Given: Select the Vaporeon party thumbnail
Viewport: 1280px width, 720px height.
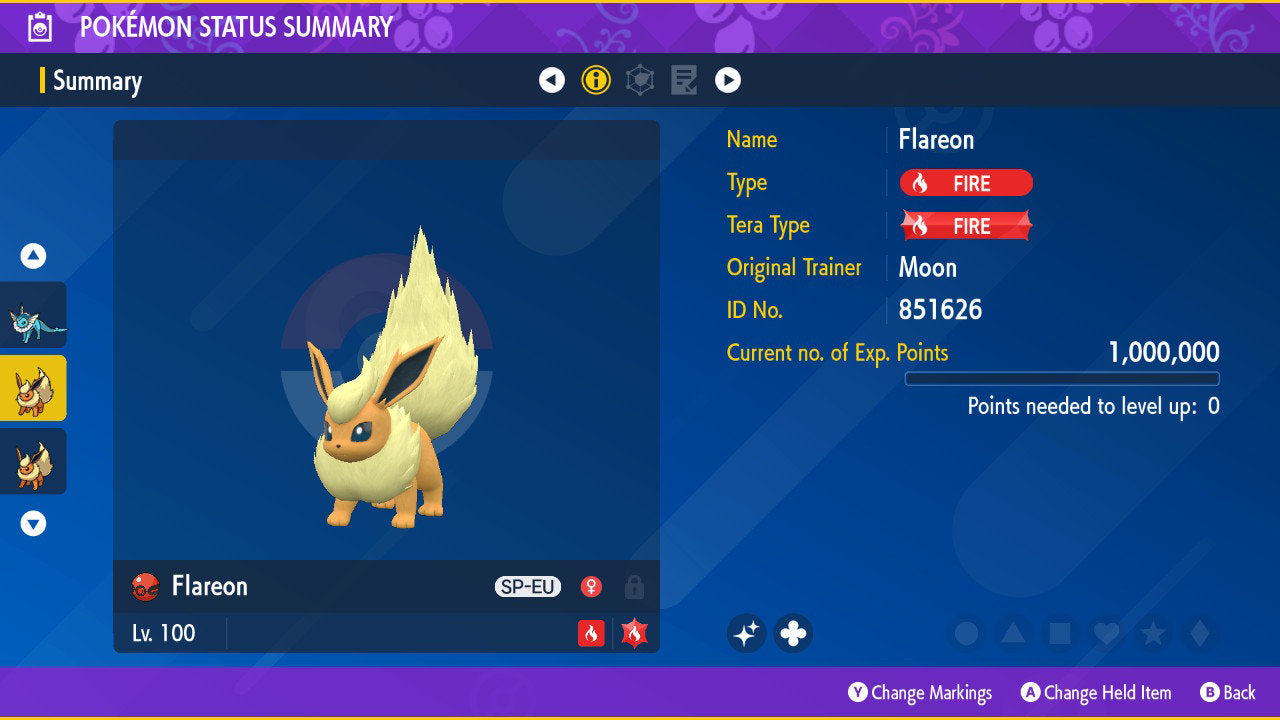Looking at the screenshot, I should tap(33, 314).
